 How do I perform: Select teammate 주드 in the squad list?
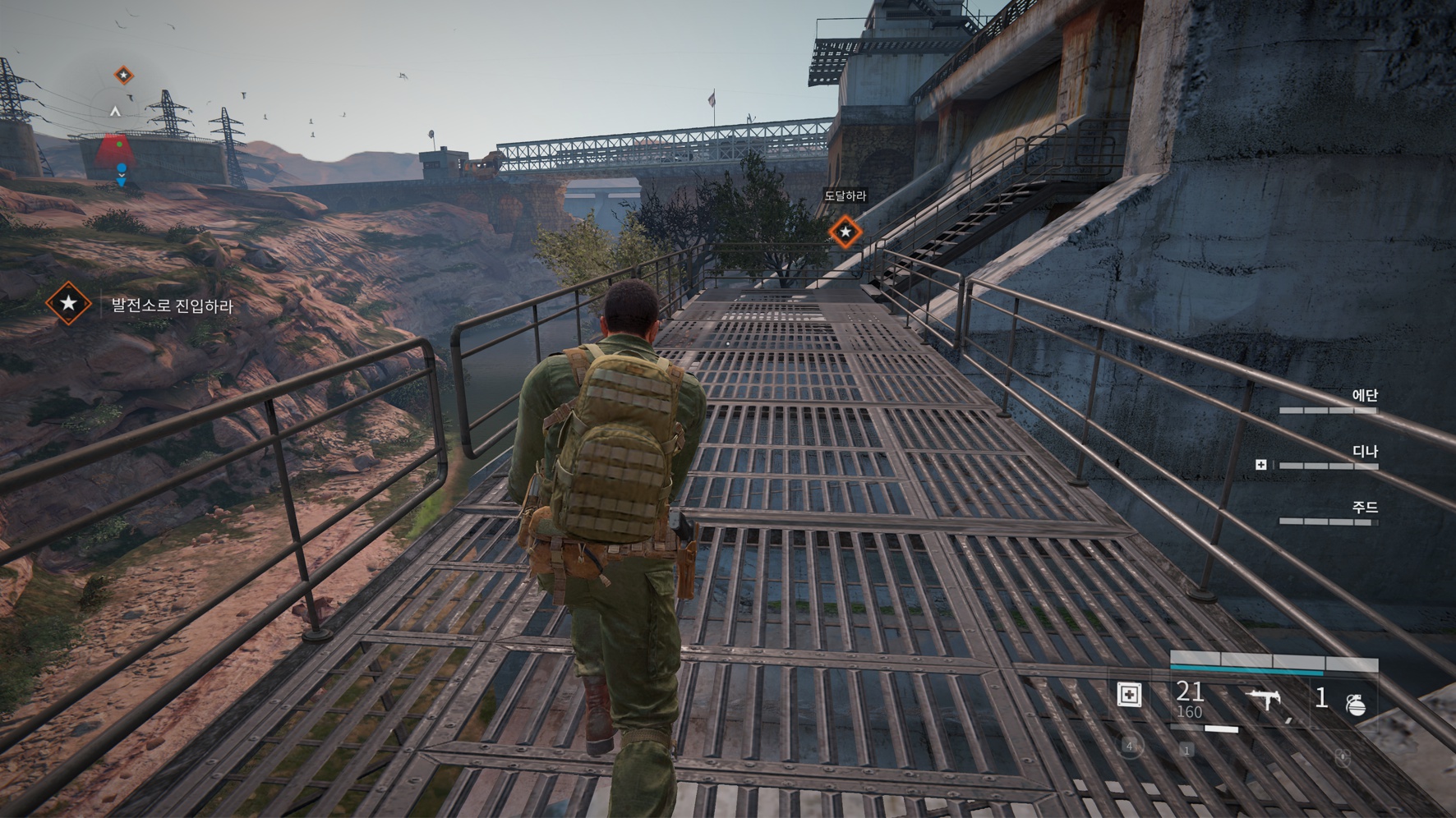pos(1364,508)
